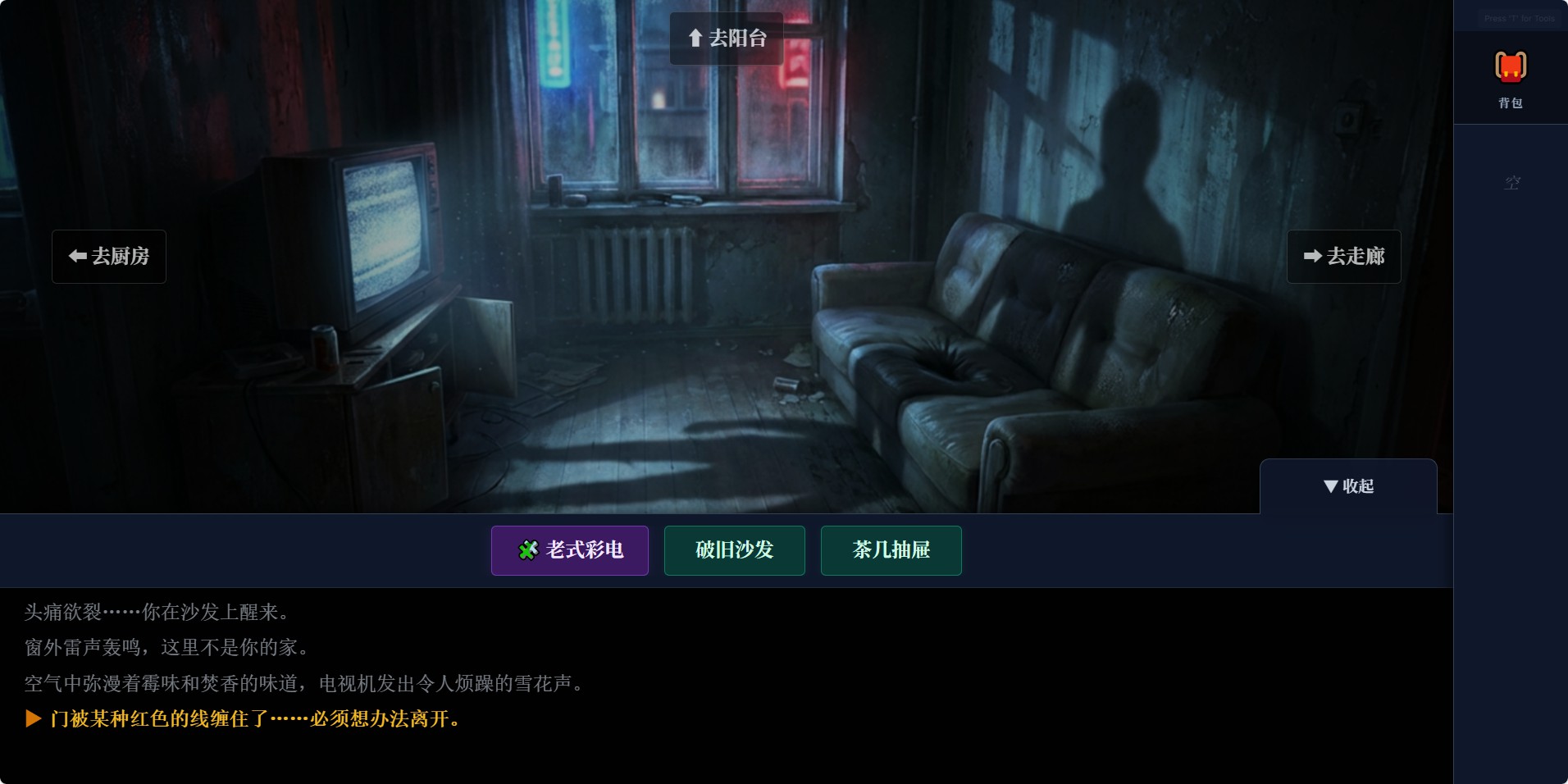Image resolution: width=1568 pixels, height=784 pixels.
Task: Collapse the hotspot bar with 收起
Action: 1350,485
